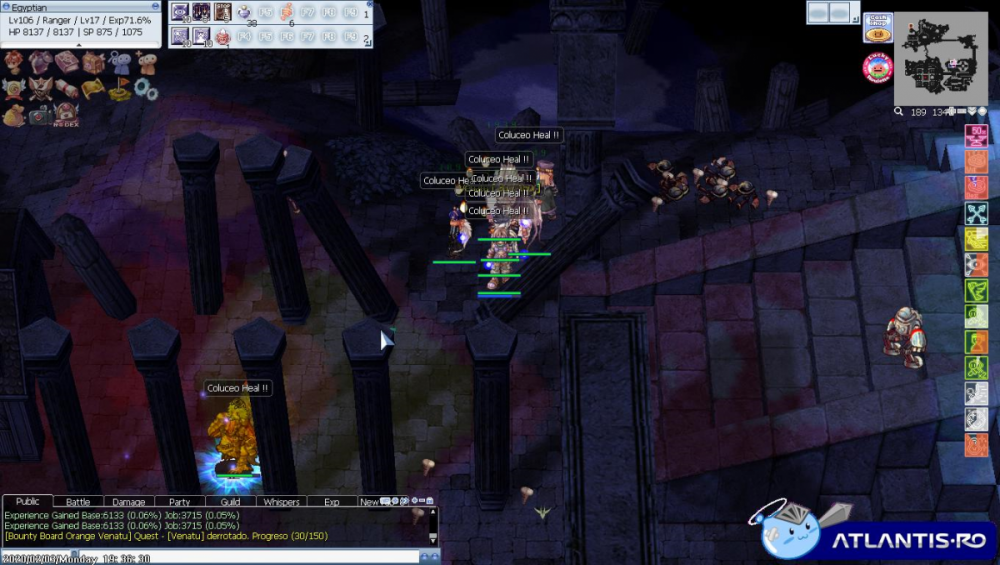Open the gears settings menu icon
This screenshot has height=565, width=1000.
tap(146, 90)
